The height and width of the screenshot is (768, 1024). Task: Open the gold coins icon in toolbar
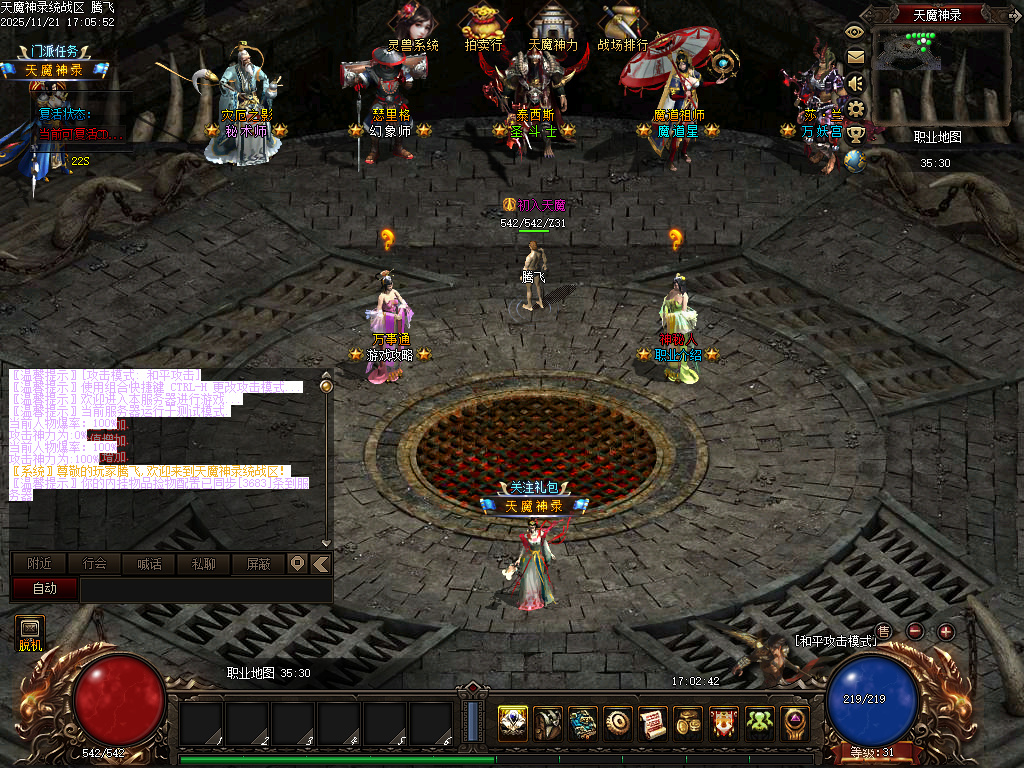tap(687, 722)
